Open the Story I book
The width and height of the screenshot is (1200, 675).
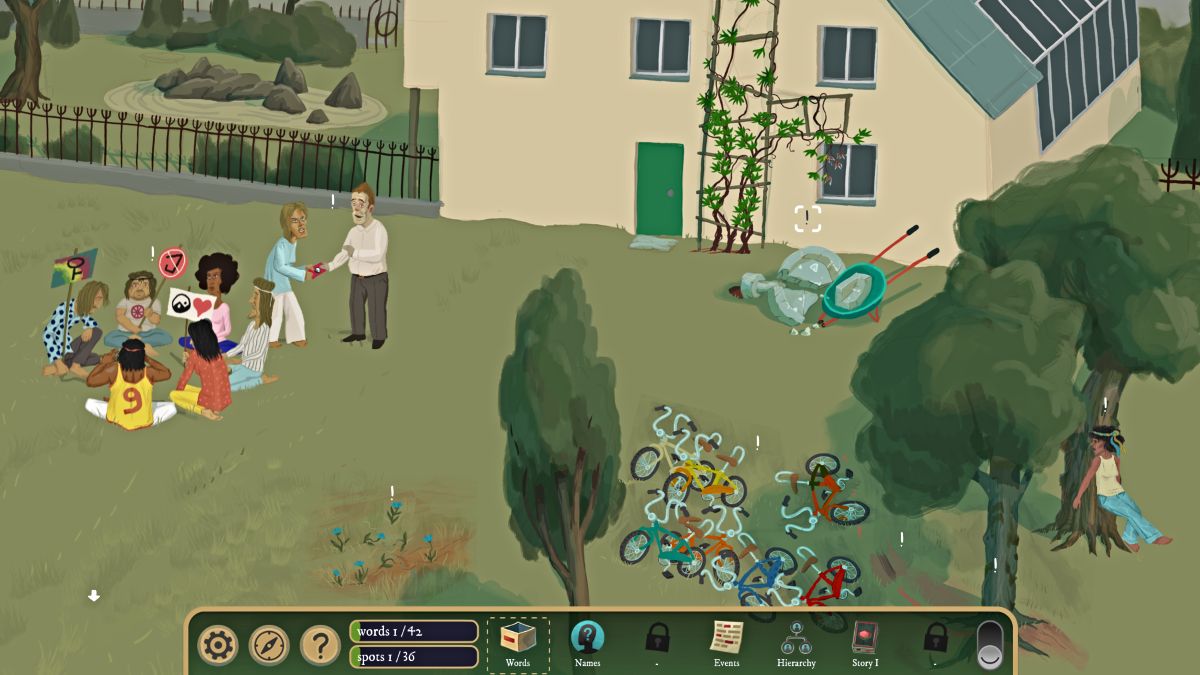pyautogui.click(x=864, y=642)
